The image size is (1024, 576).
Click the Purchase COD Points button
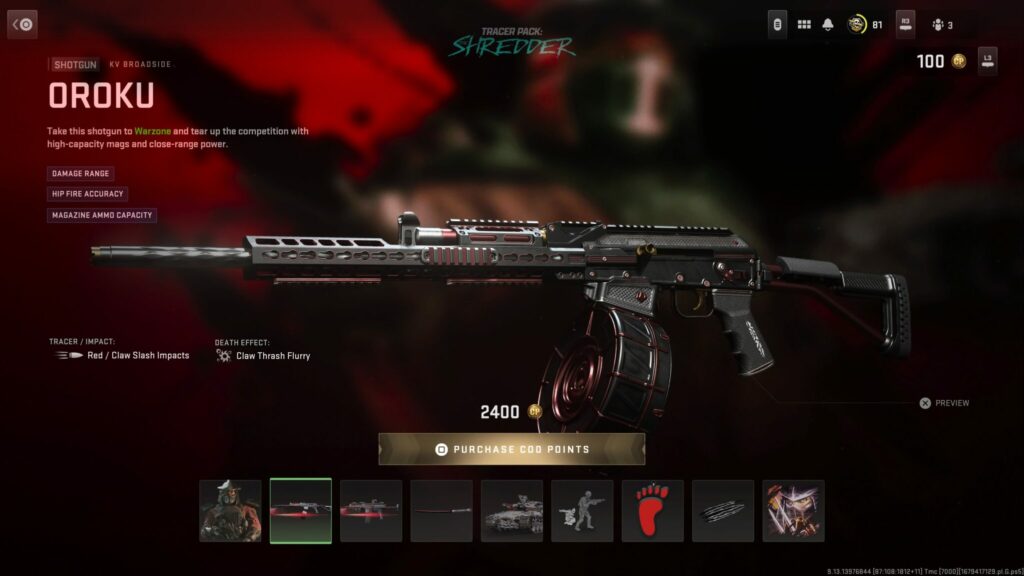(x=511, y=449)
